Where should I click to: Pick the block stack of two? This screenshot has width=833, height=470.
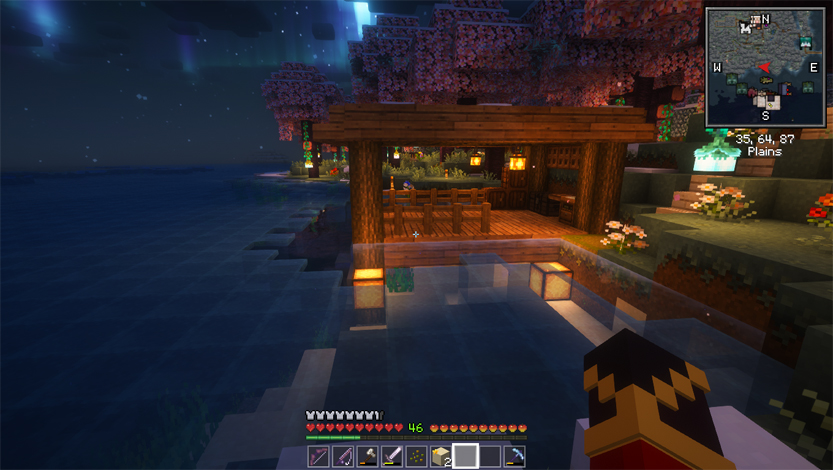click(440, 457)
